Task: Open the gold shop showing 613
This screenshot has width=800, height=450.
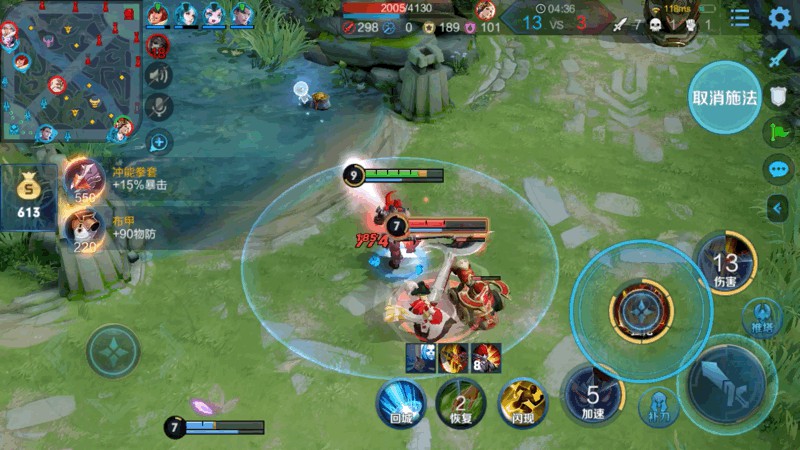Action: coord(28,195)
